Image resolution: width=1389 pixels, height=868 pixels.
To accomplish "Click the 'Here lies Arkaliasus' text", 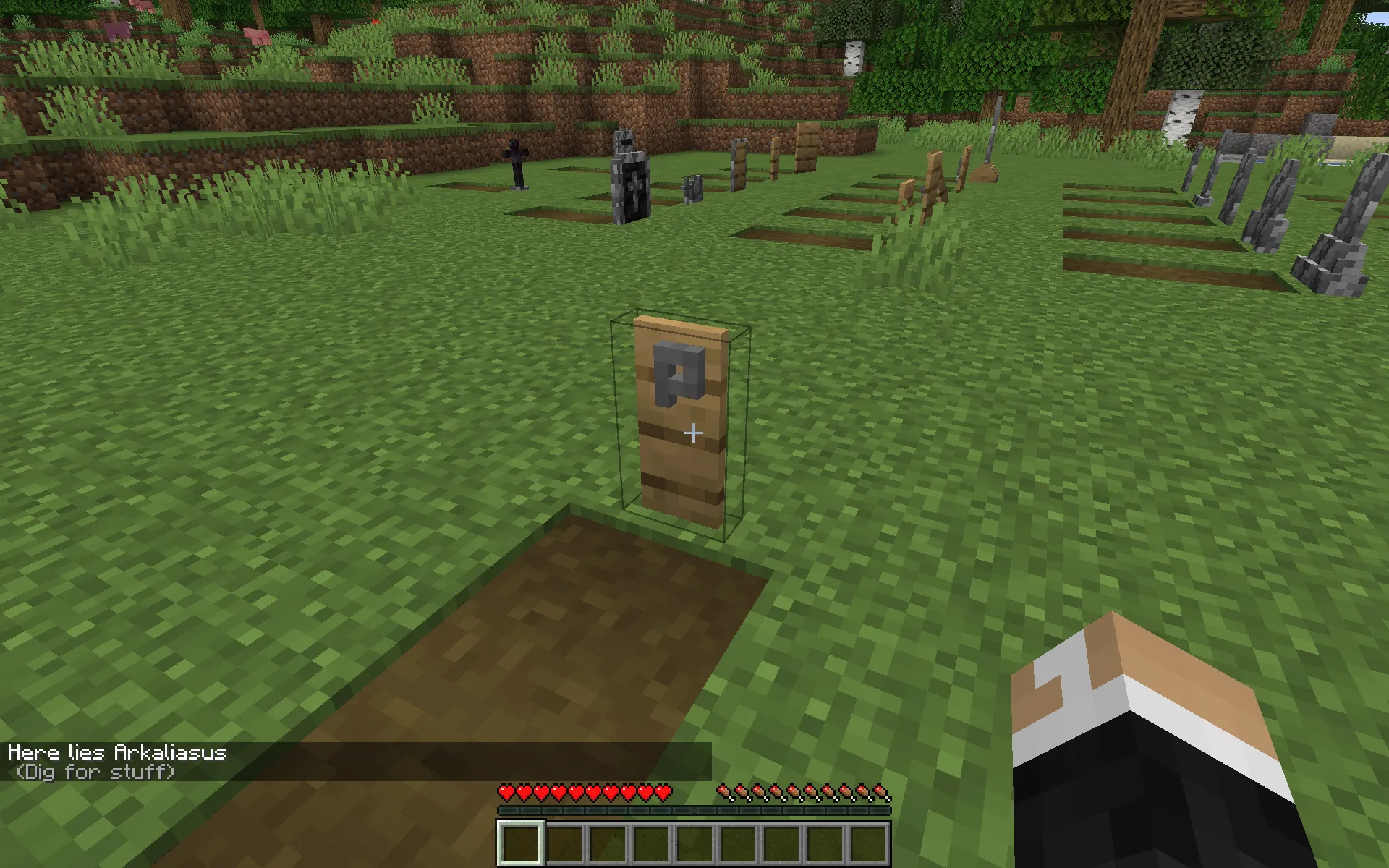I will point(119,752).
